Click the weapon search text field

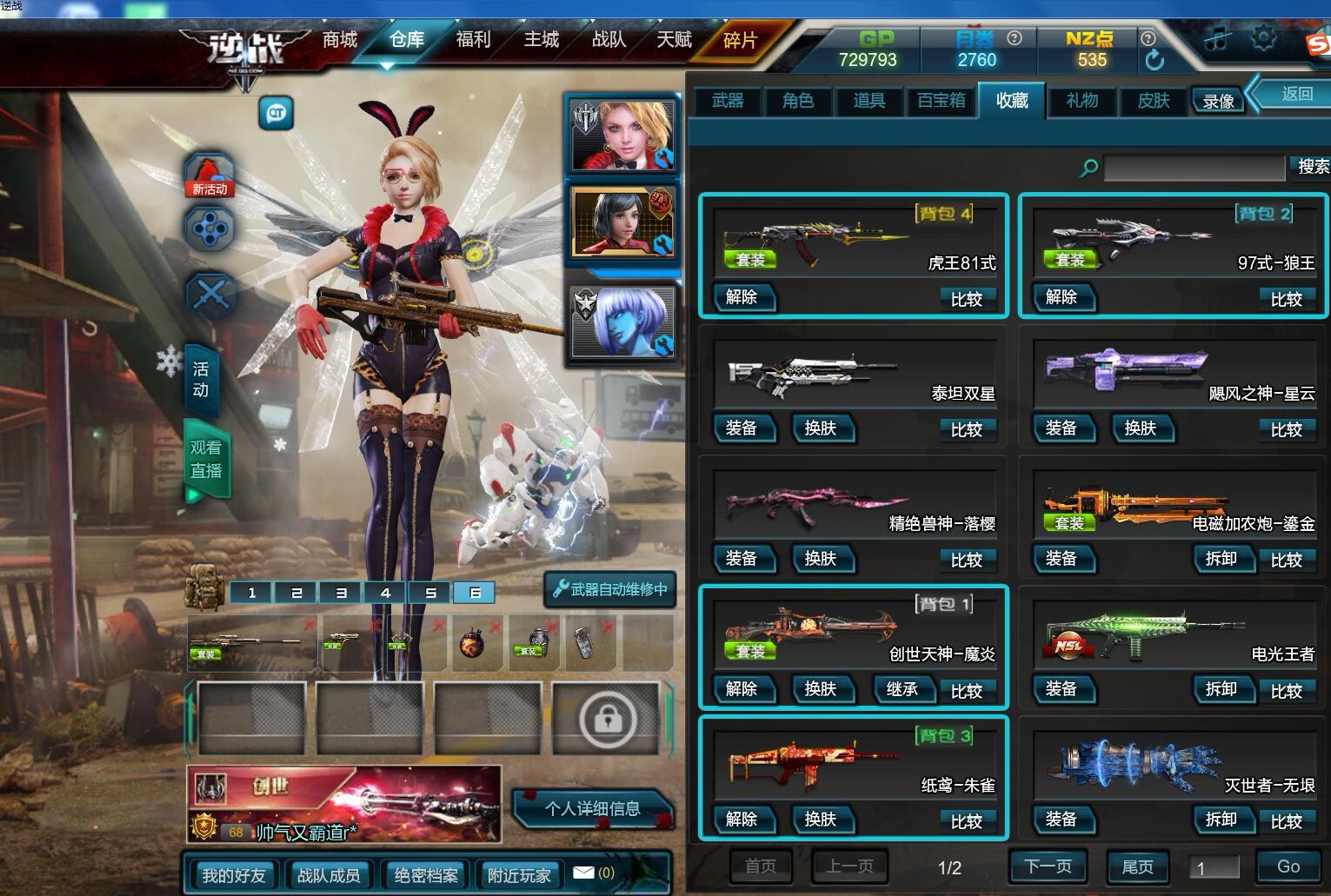coord(1194,168)
